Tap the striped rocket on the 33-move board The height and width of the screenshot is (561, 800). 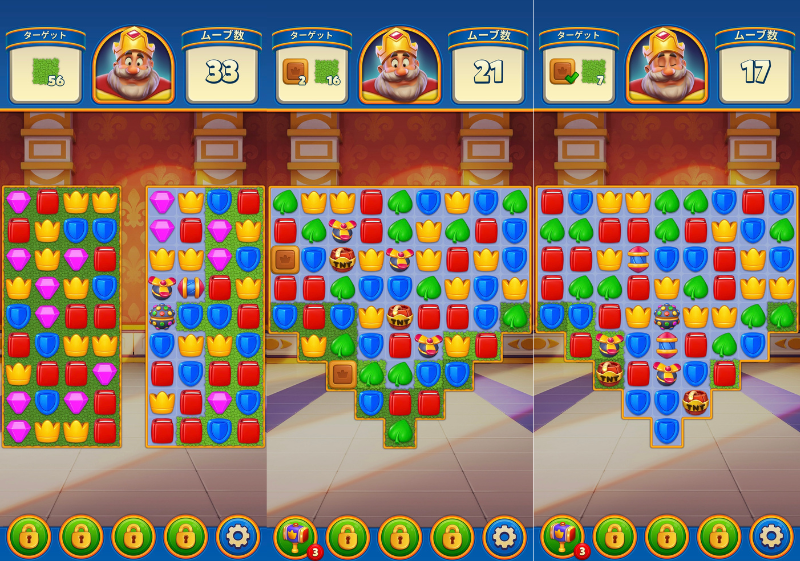tap(191, 288)
